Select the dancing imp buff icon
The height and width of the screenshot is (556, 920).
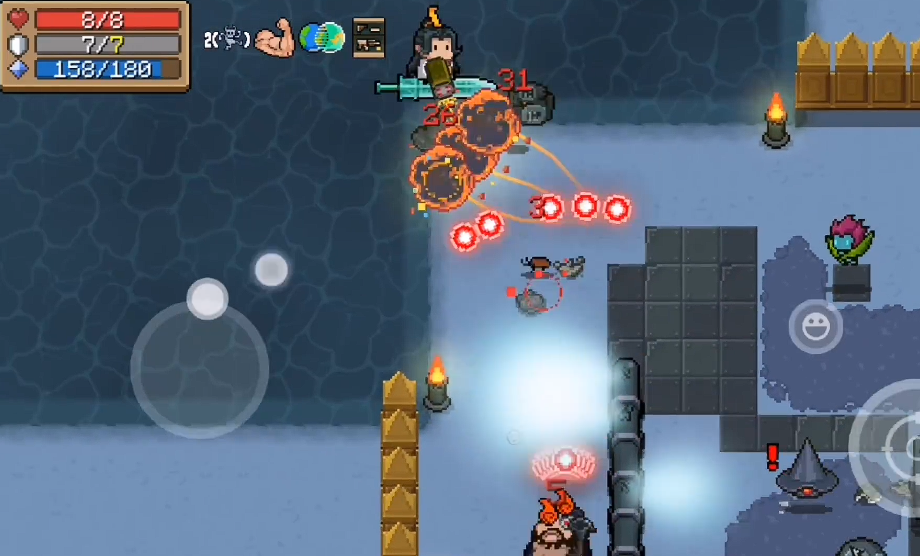point(232,39)
